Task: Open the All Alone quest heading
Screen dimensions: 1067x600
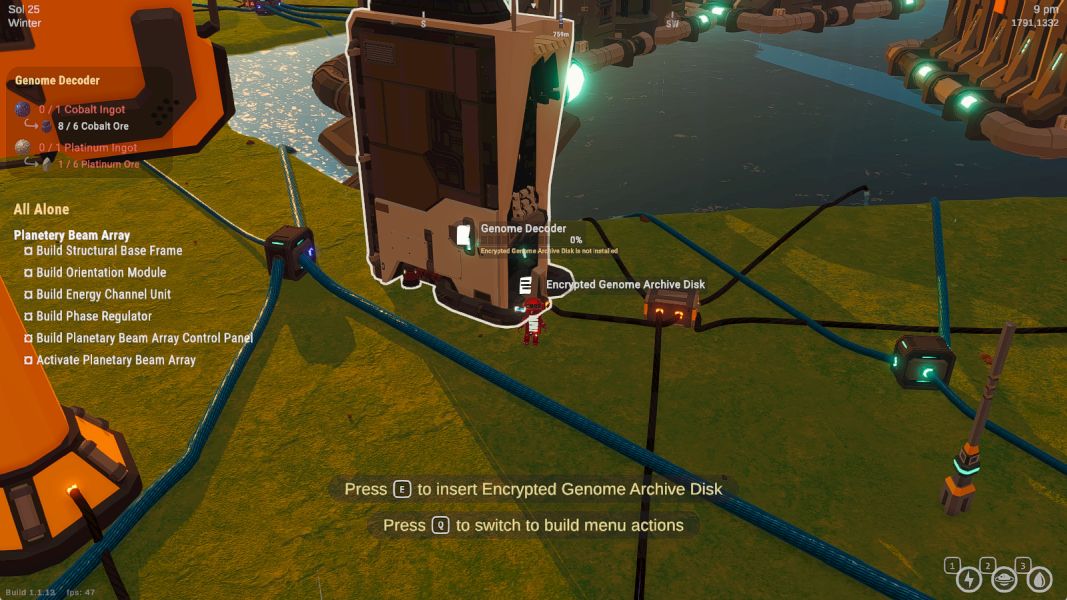Action: 41,209
